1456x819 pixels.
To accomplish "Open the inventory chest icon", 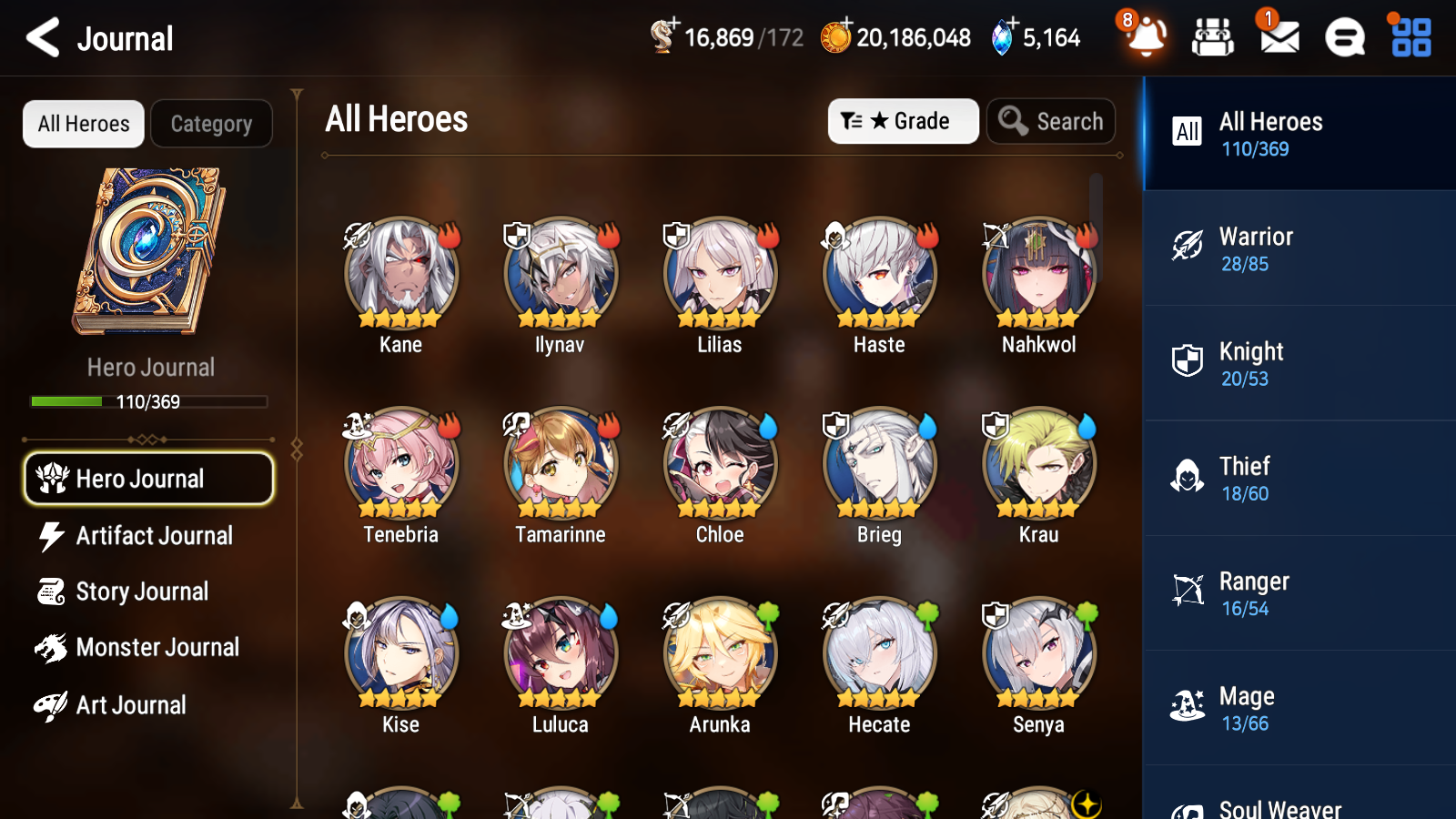I will (1213, 37).
